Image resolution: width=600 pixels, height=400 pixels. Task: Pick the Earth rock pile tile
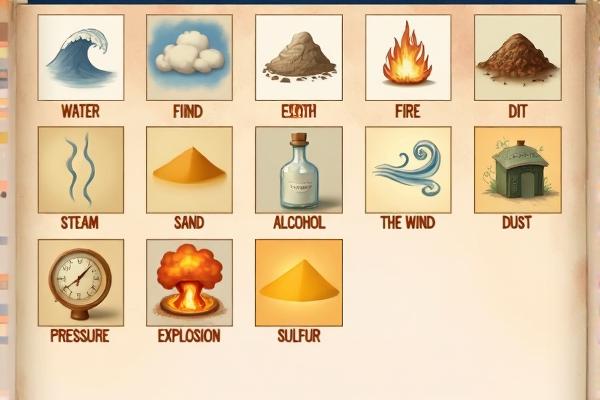(299, 58)
